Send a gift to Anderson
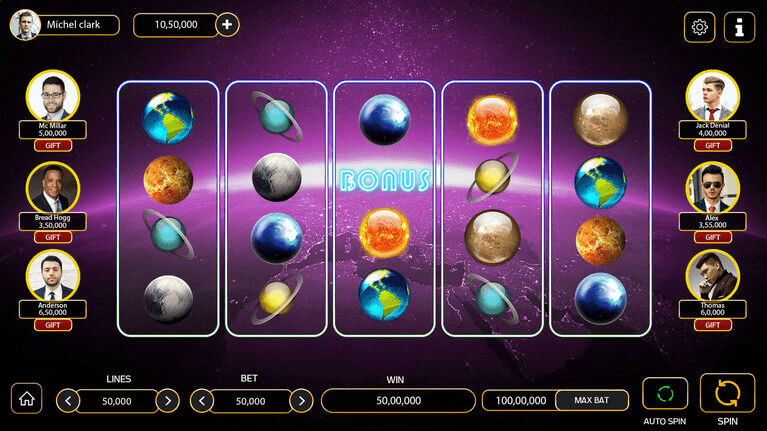 coord(53,325)
